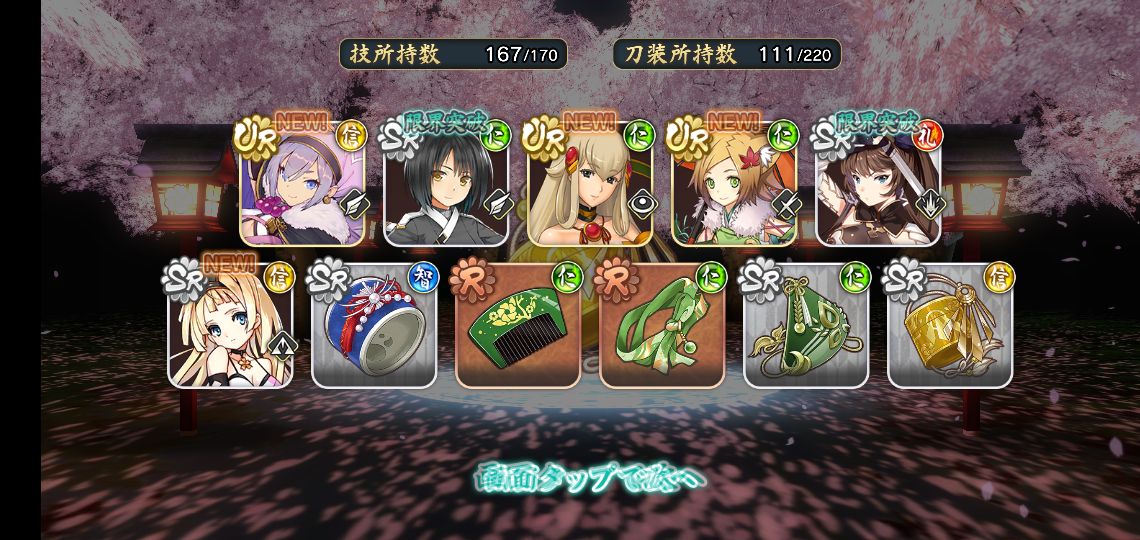
Task: Inspect the green SR pouch item
Action: 806,327
